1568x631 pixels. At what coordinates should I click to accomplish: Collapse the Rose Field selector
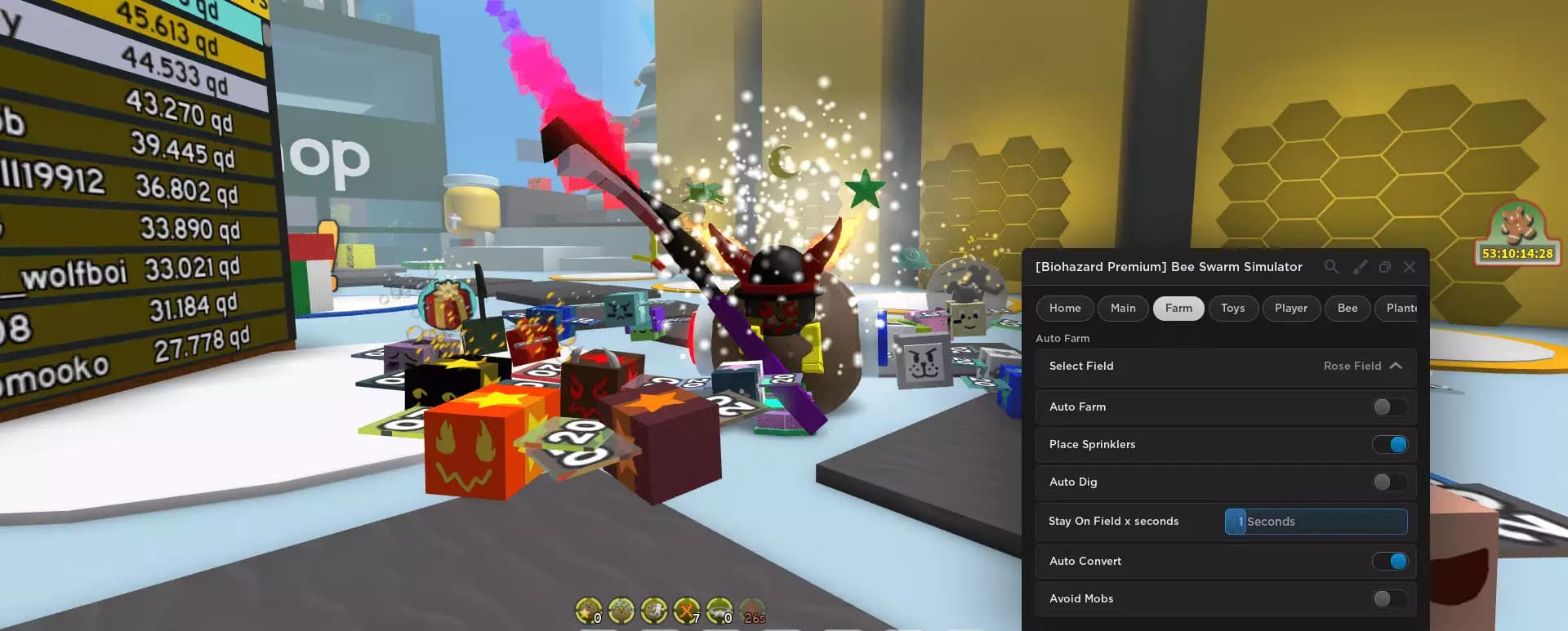click(x=1396, y=366)
